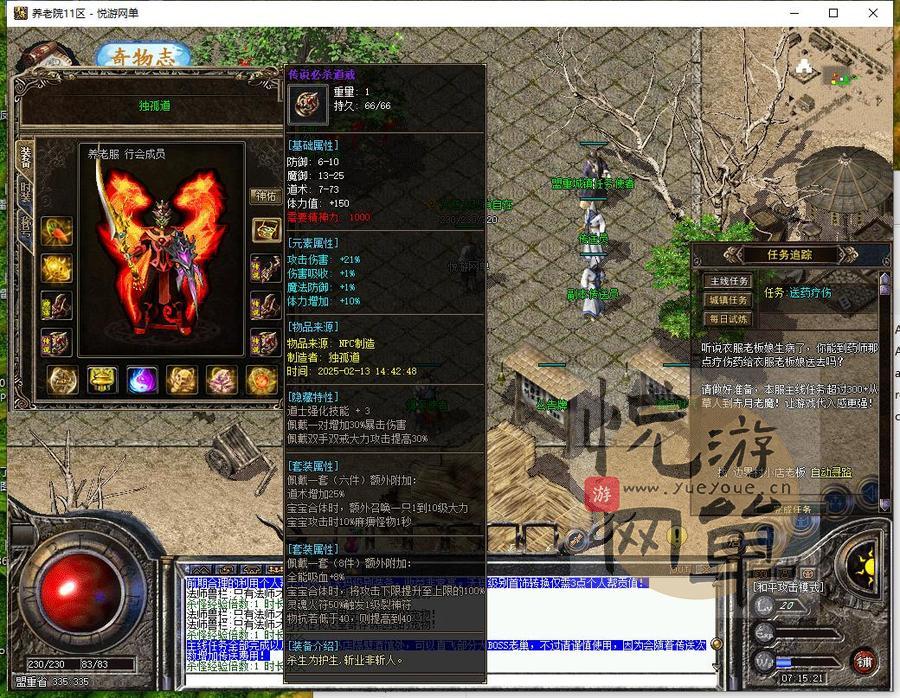Open the 每日试炼 daily trials

tap(727, 319)
